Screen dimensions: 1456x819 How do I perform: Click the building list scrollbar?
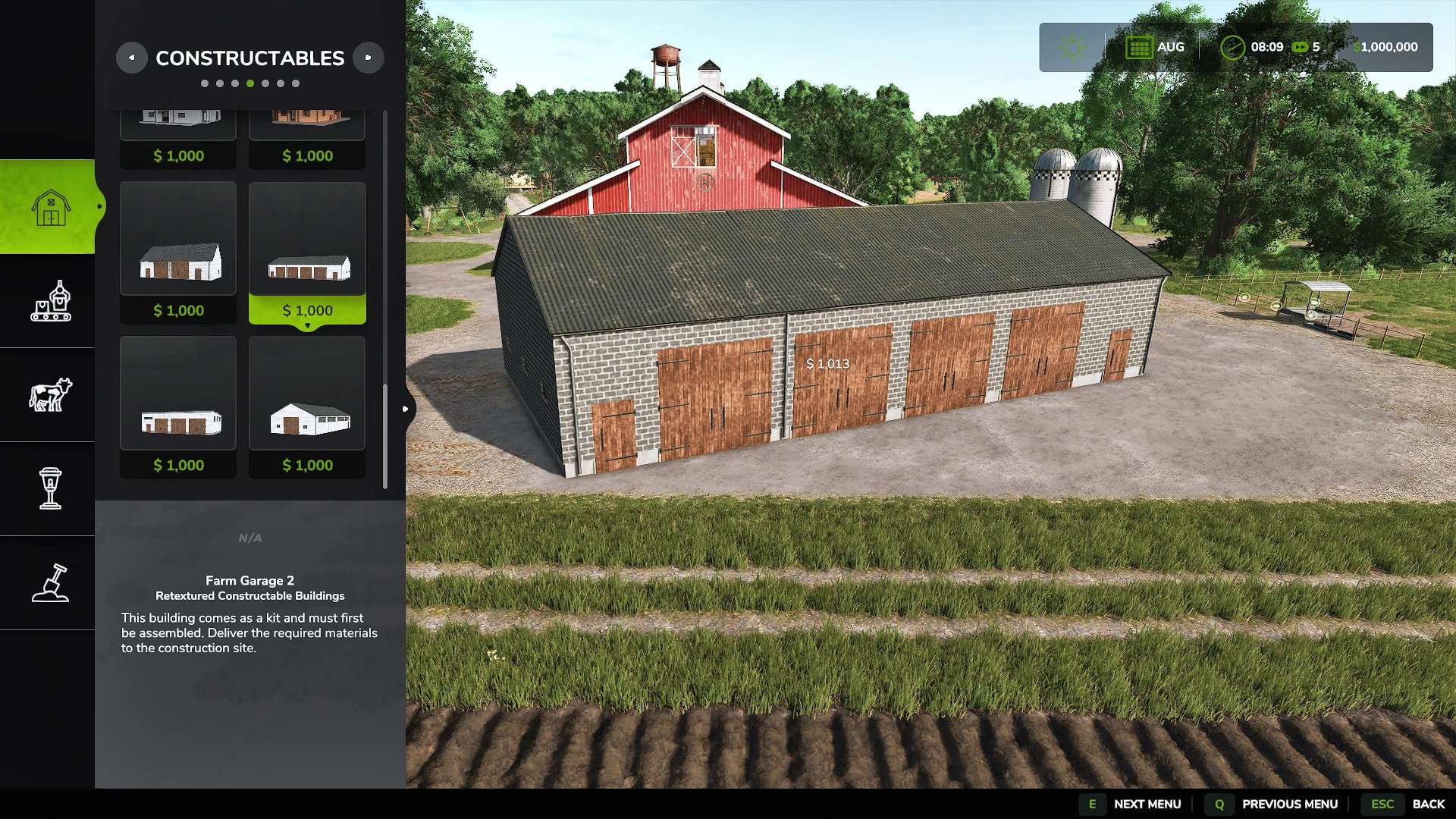[x=385, y=436]
